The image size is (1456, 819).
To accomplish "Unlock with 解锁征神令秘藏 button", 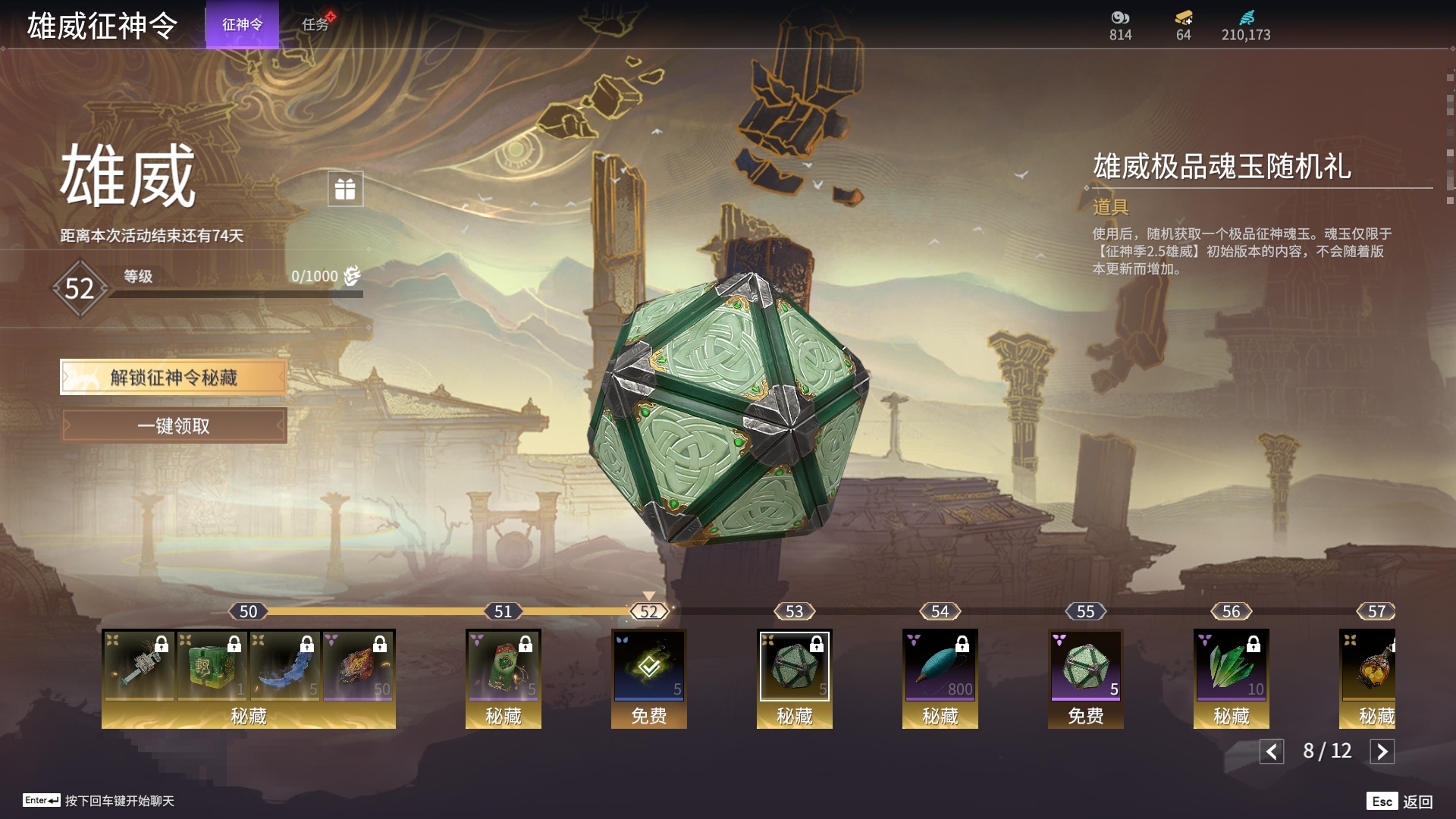I will (174, 377).
